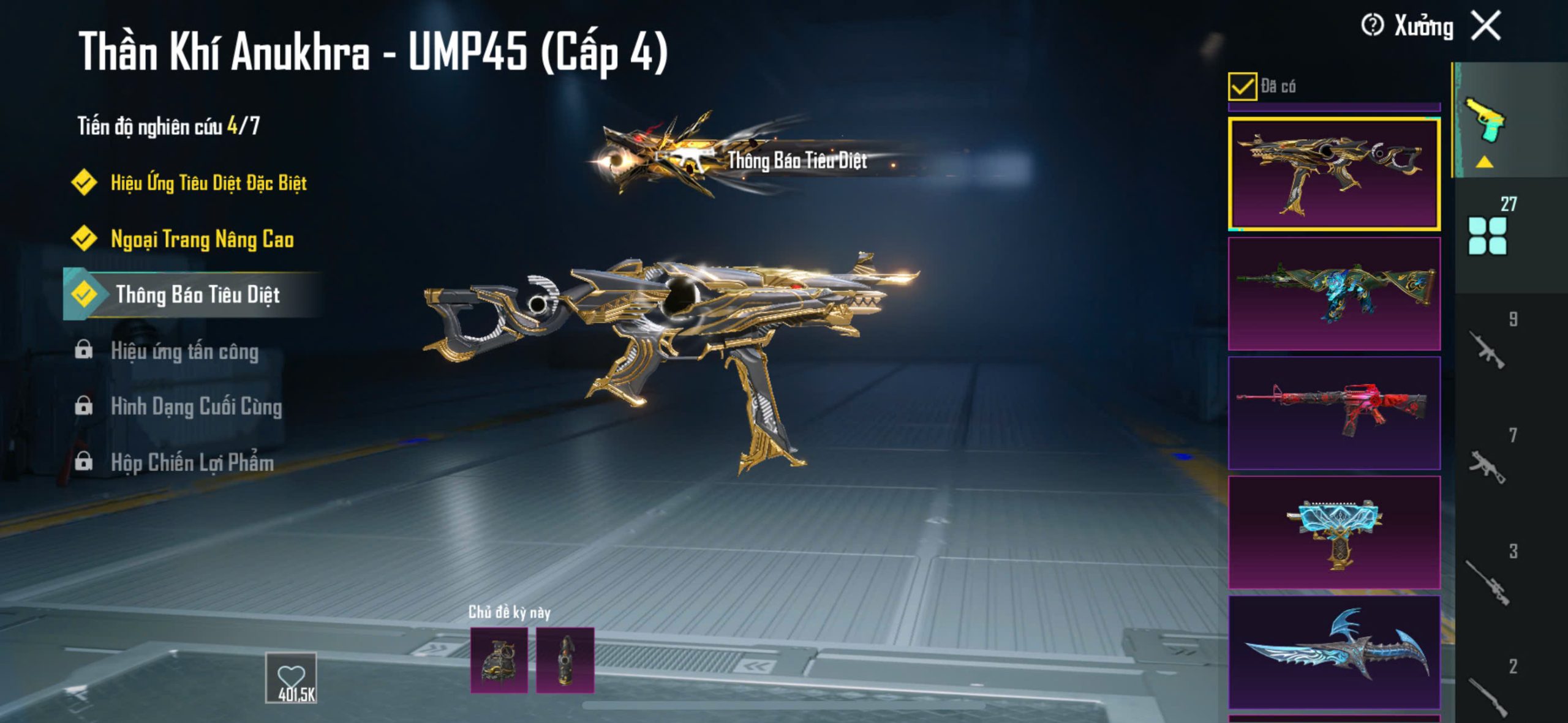
Task: Select "Hiệu Ứng Tiêu Diệt Đặc Biệt" upgrade
Action: pos(208,182)
